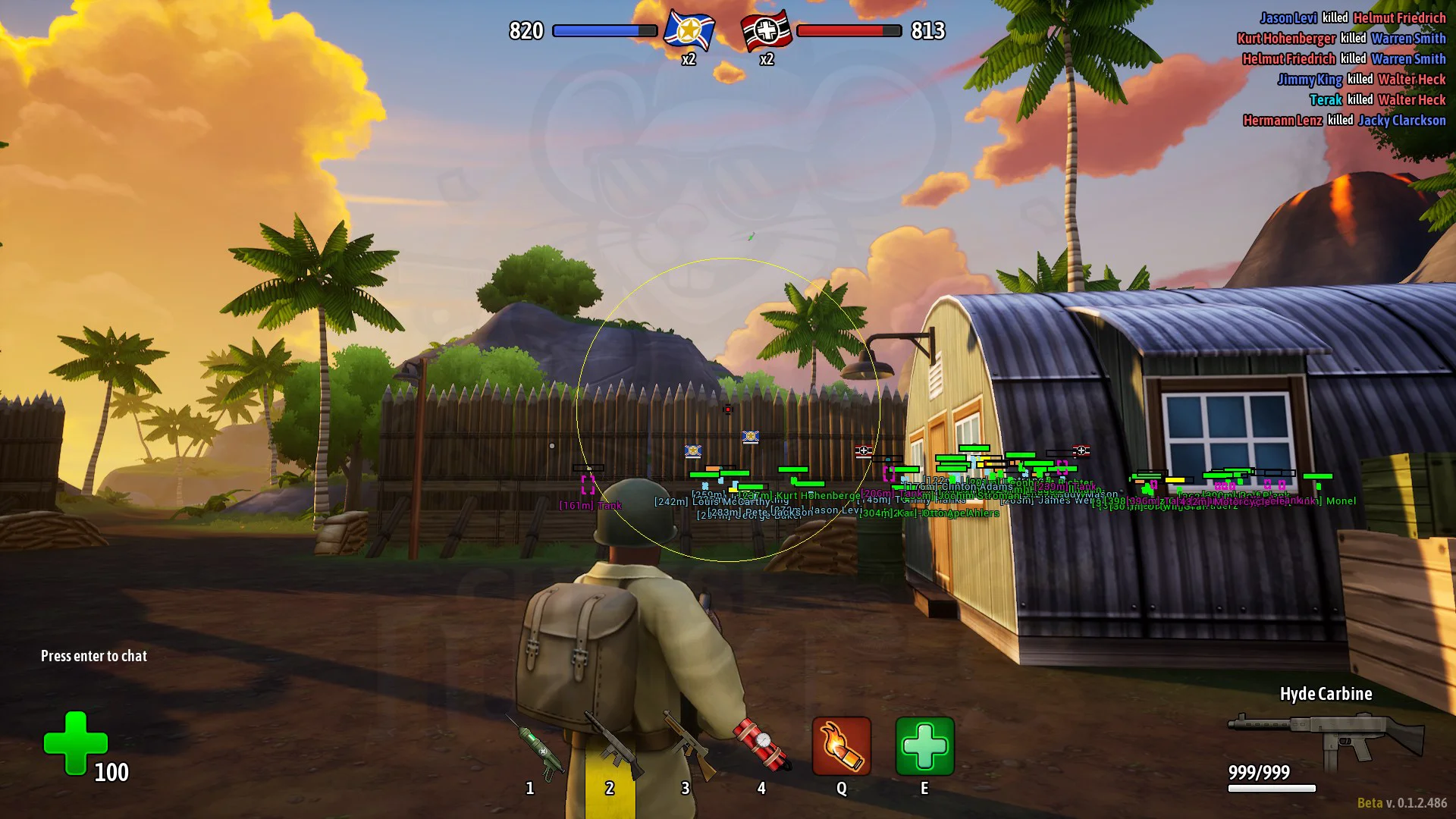Activate the incendiary bullet ability icon
Image resolution: width=1456 pixels, height=819 pixels.
pyautogui.click(x=841, y=746)
